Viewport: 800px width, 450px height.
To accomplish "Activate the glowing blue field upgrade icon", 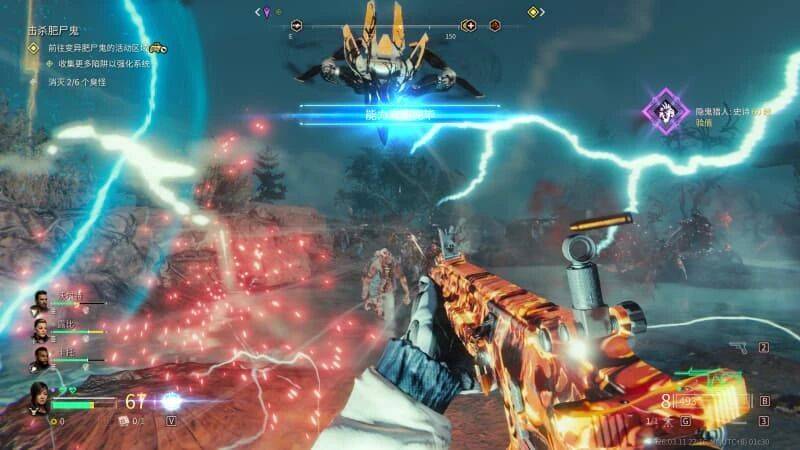I will click(171, 401).
